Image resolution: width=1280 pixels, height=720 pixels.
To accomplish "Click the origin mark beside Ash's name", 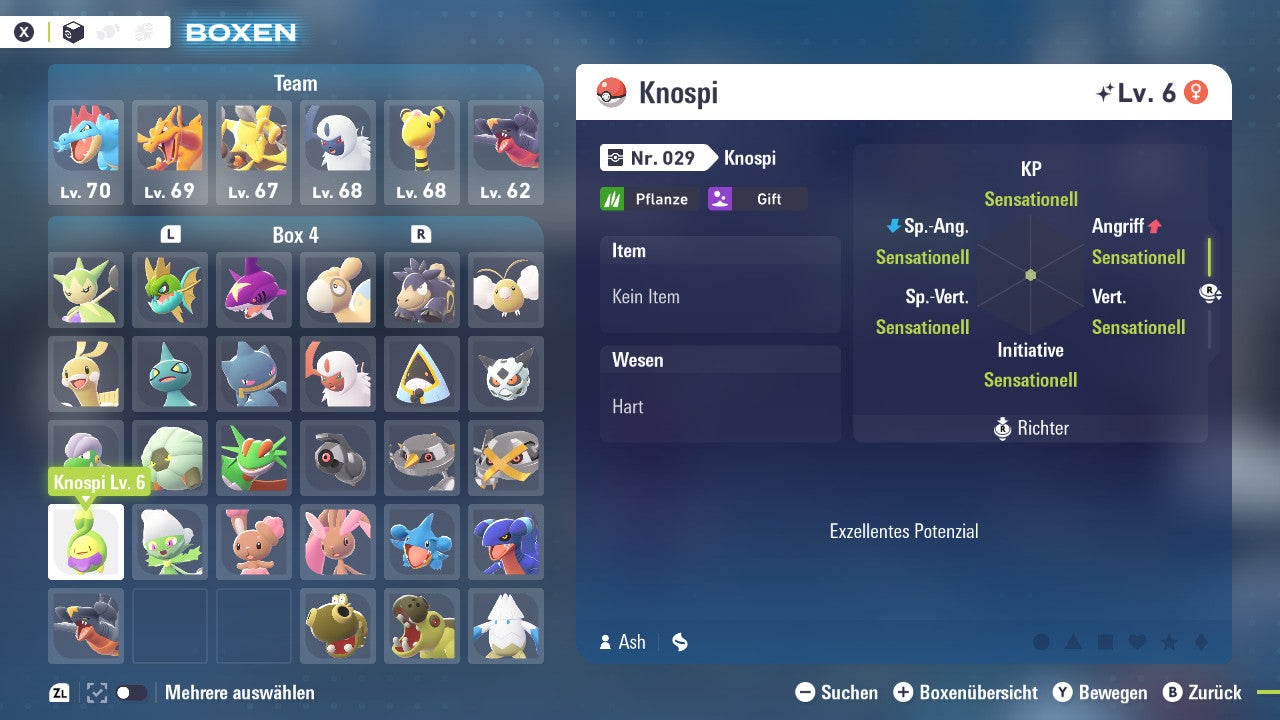I will 679,642.
